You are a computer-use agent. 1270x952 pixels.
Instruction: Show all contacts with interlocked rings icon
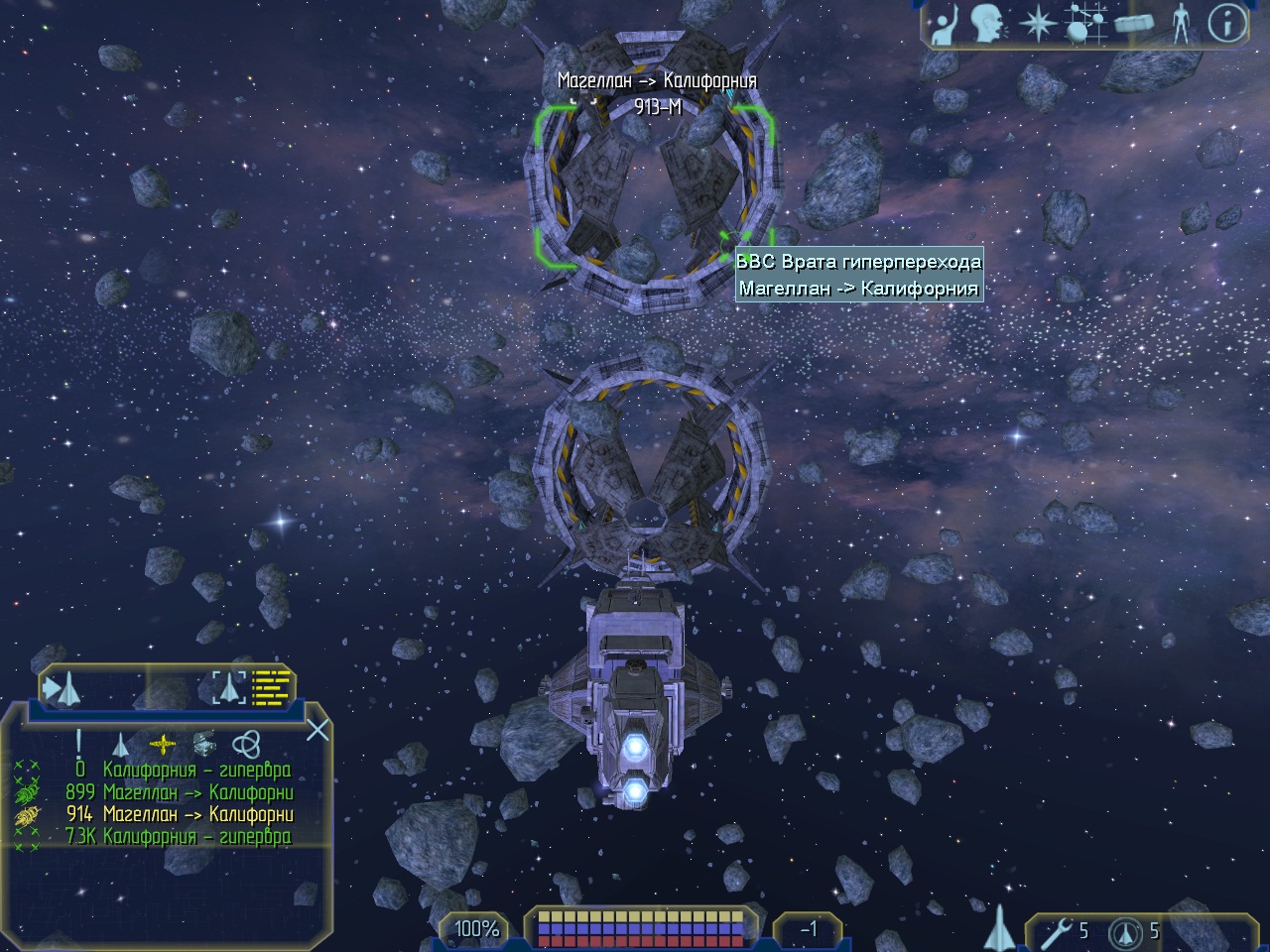tap(245, 744)
